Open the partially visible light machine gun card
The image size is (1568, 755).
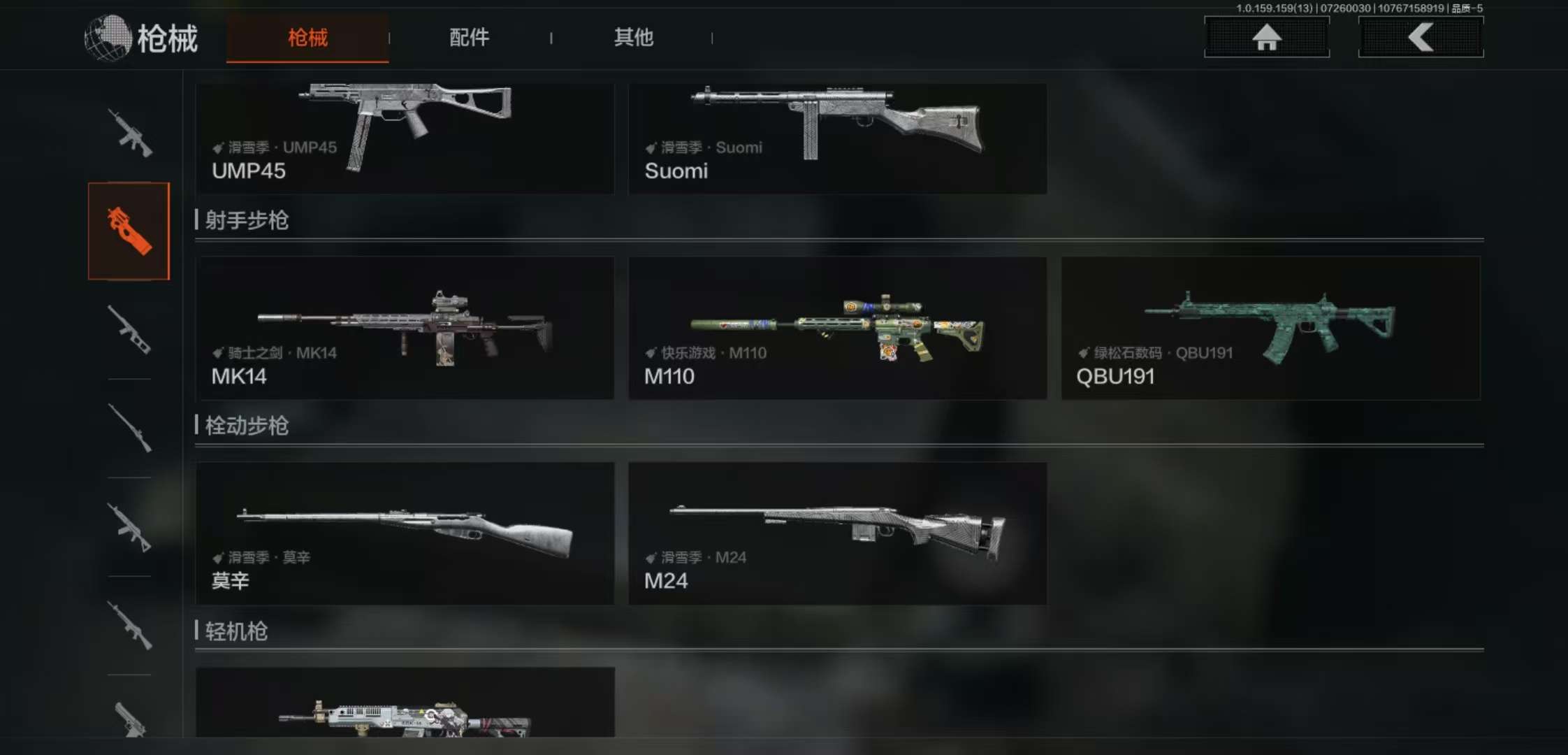click(x=405, y=703)
